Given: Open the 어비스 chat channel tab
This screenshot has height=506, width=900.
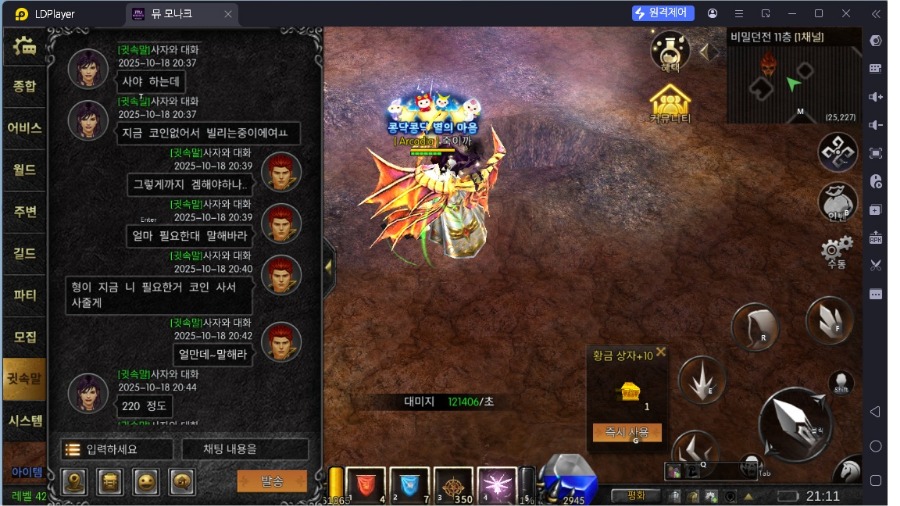Looking at the screenshot, I should [x=24, y=128].
